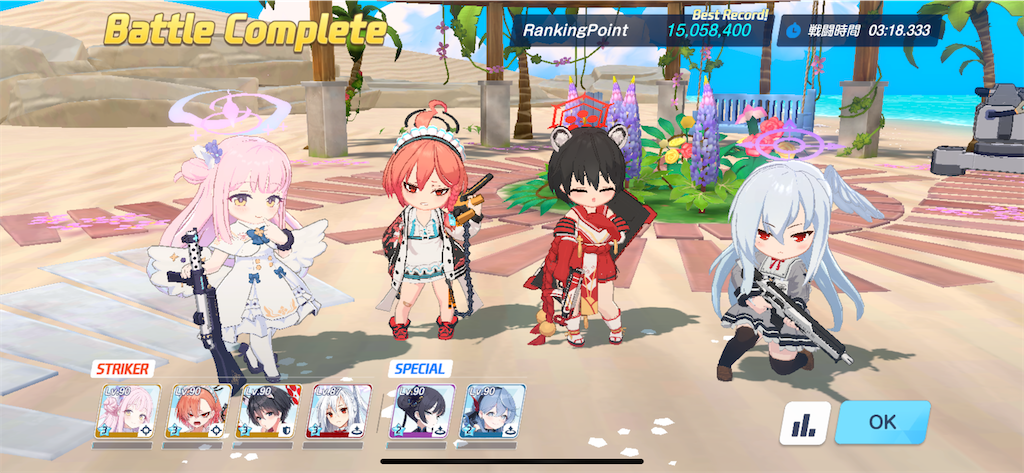The width and height of the screenshot is (1024, 473).
Task: Pick the dark-haired special student portrait
Action: pos(421,412)
